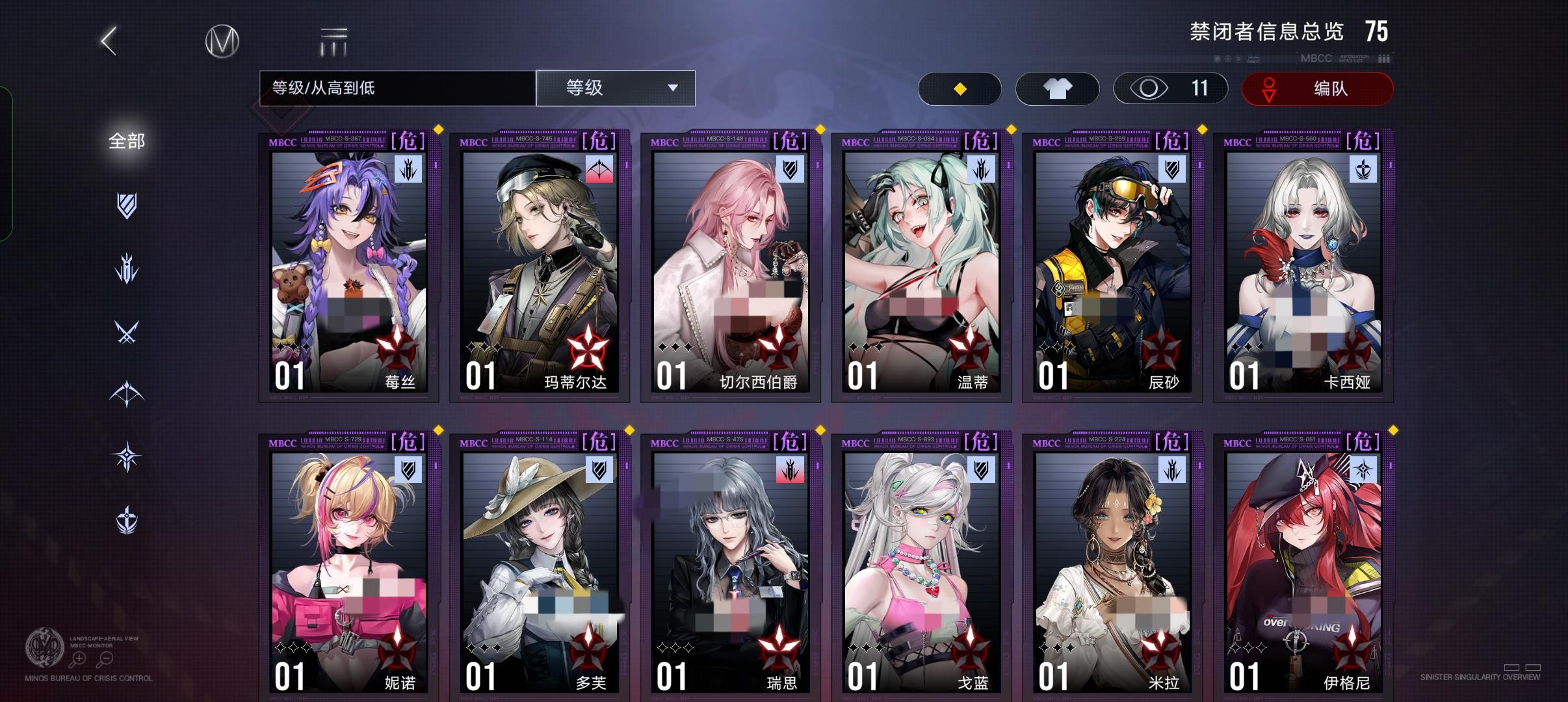1568x702 pixels.
Task: Select the star class filter icon
Action: 127,455
